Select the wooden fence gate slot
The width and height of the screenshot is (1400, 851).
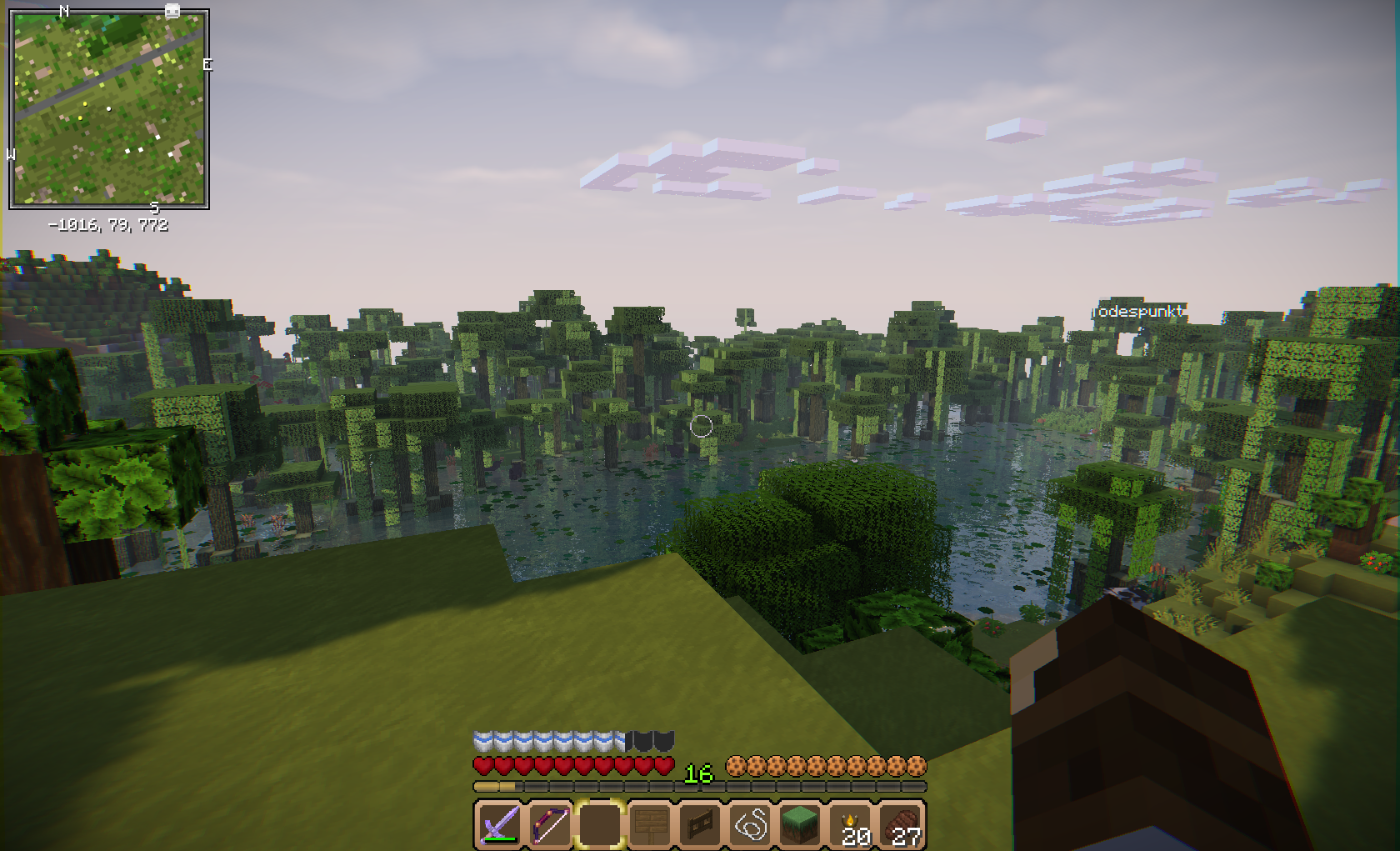[x=700, y=824]
